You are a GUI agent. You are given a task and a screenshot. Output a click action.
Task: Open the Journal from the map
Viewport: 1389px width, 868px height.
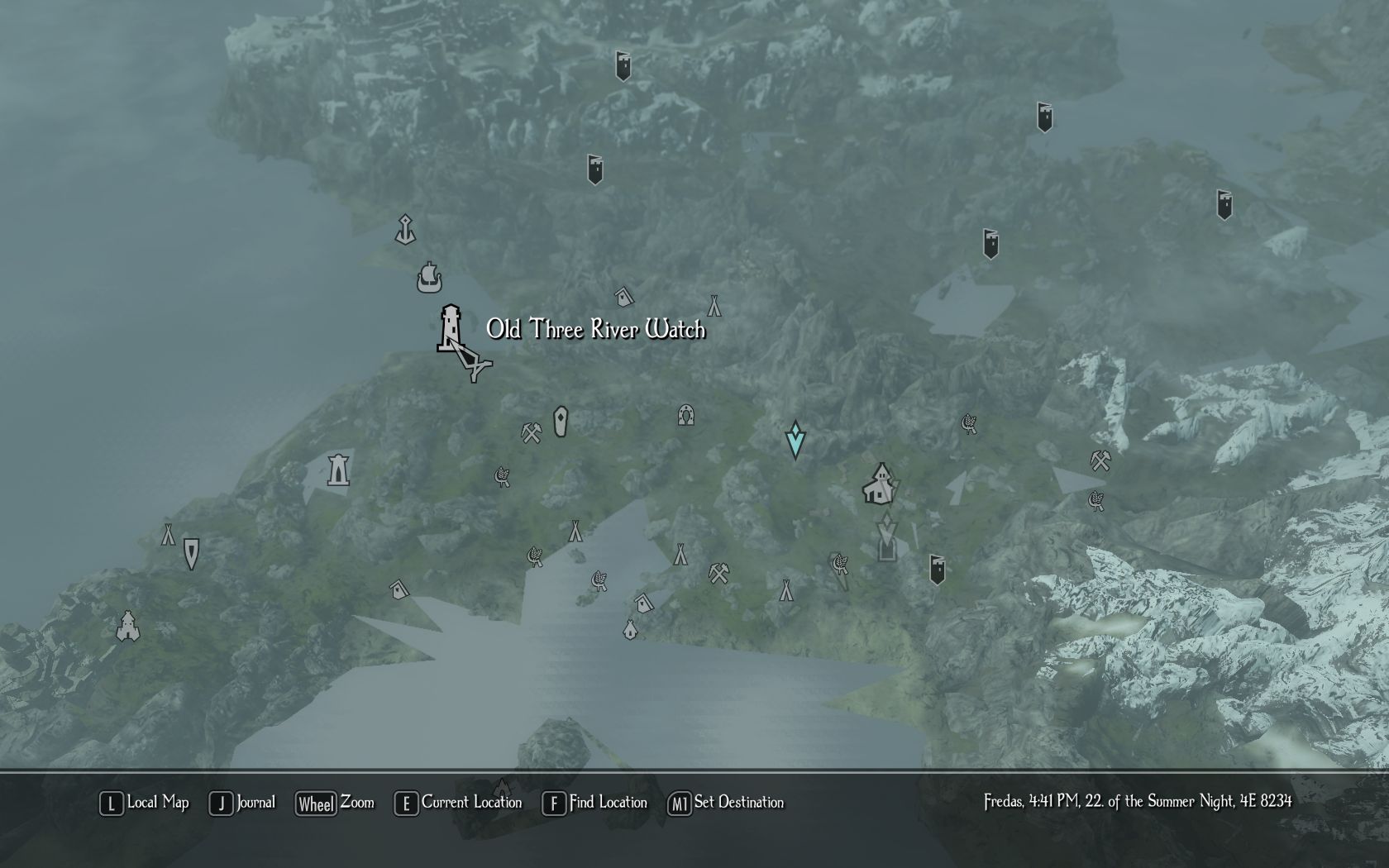[242, 803]
